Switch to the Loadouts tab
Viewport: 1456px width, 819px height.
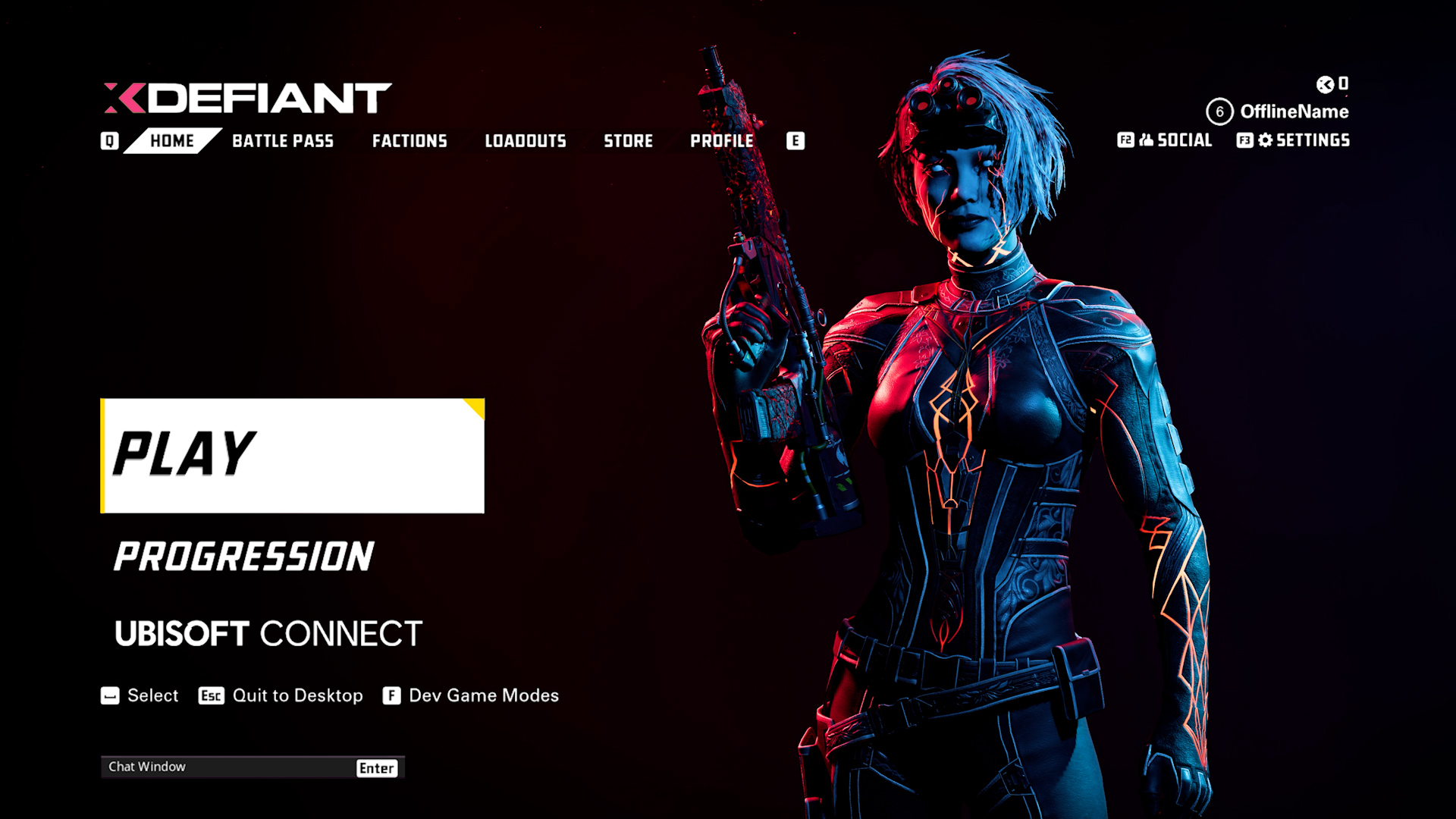tap(526, 141)
